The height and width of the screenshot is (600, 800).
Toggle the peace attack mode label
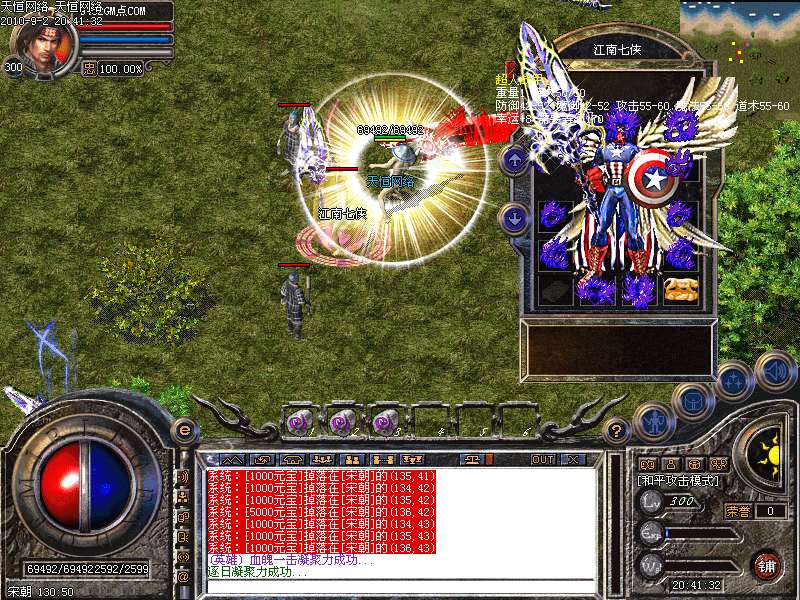[674, 481]
